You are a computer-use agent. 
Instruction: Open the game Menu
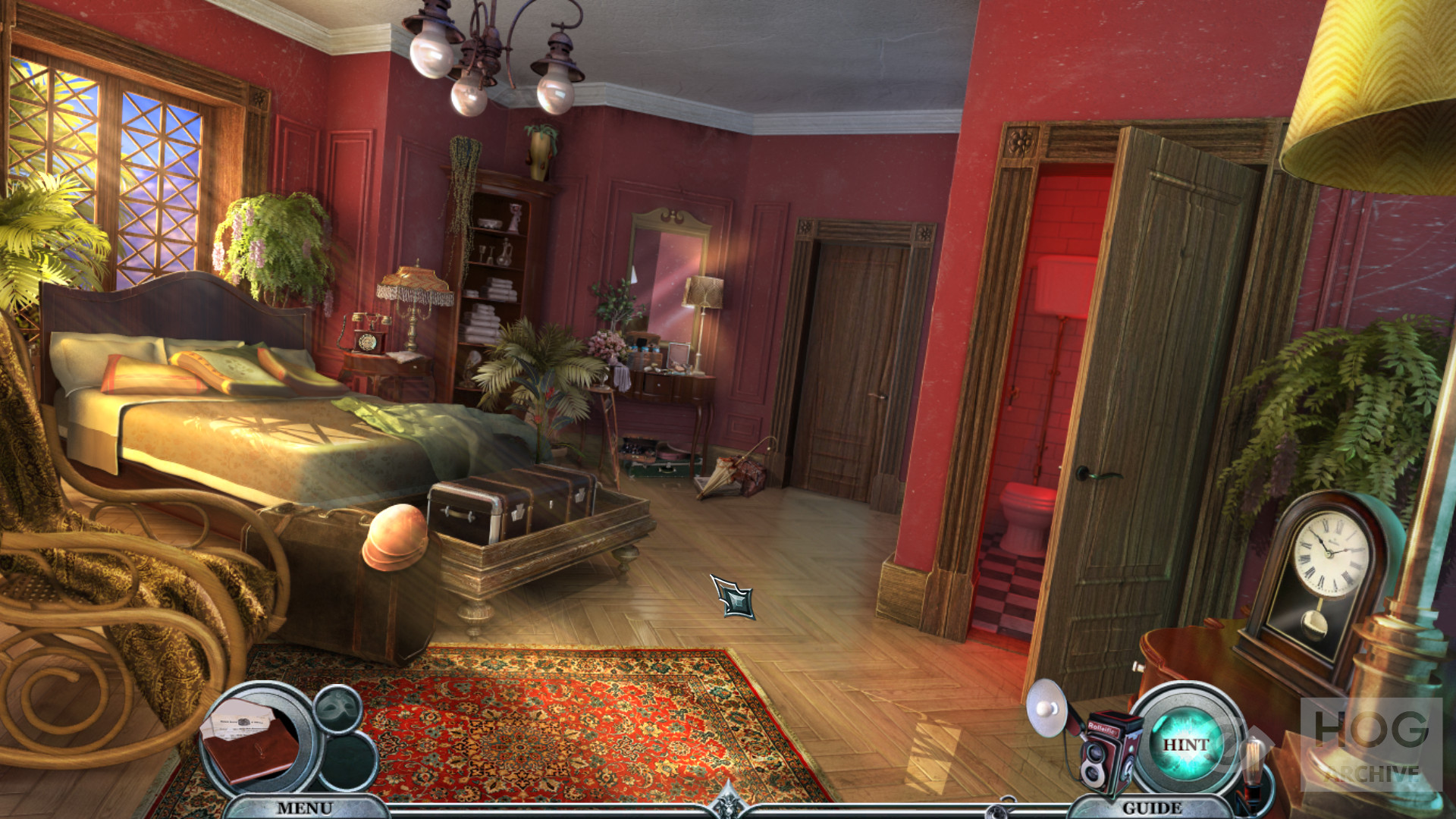pos(304,808)
